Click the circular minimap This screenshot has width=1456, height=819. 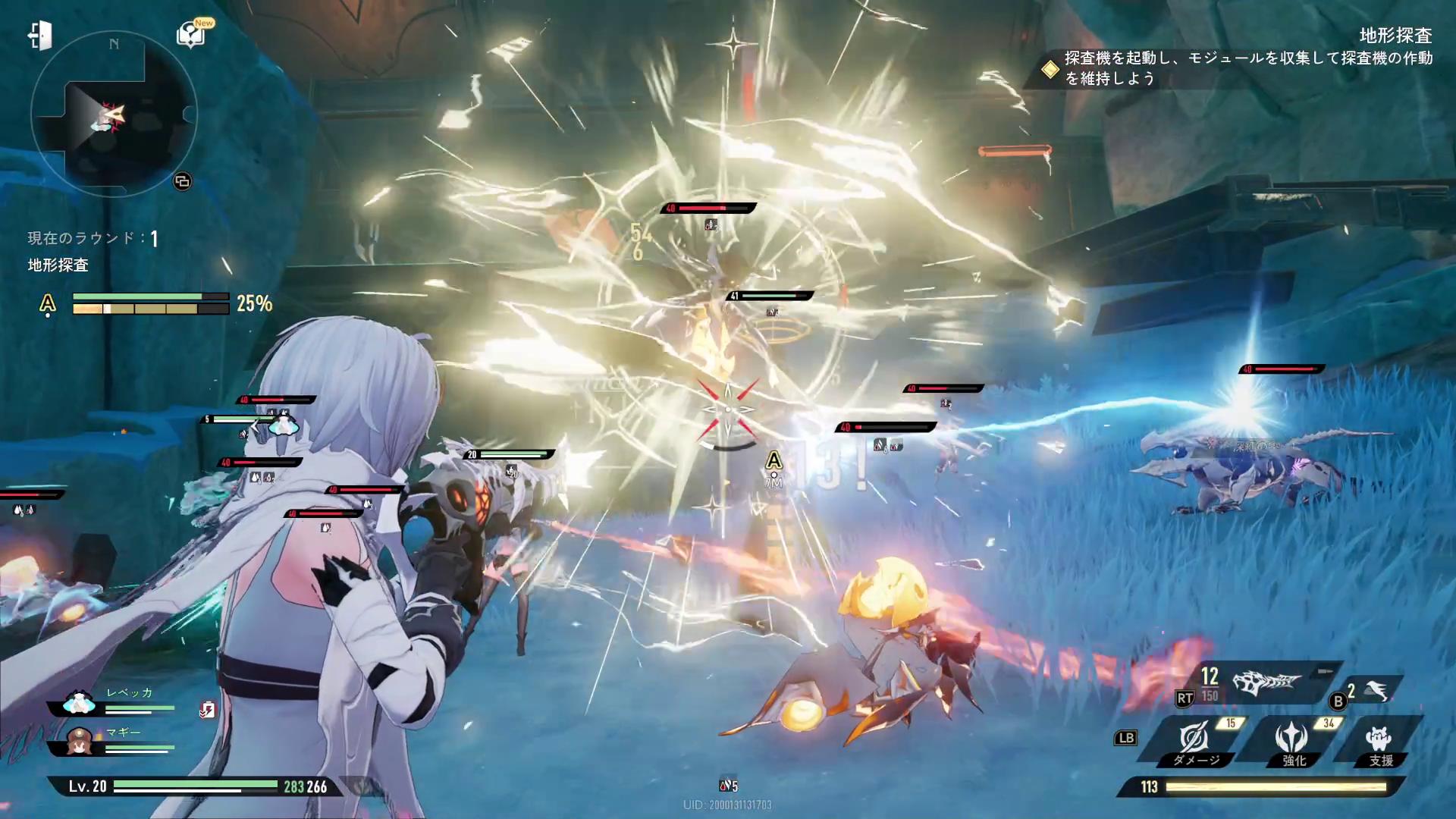point(114,114)
